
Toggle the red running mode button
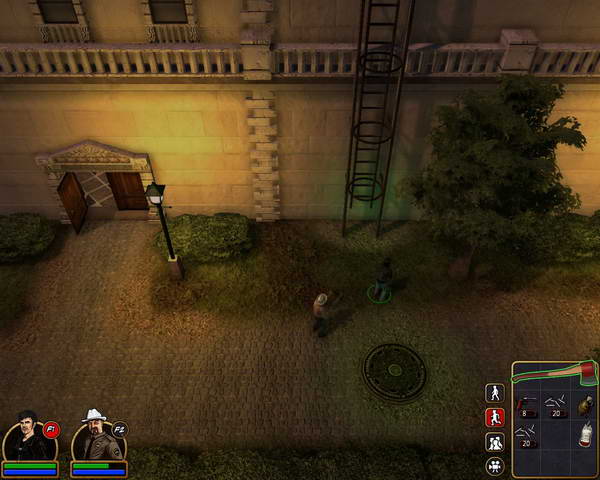pos(494,417)
